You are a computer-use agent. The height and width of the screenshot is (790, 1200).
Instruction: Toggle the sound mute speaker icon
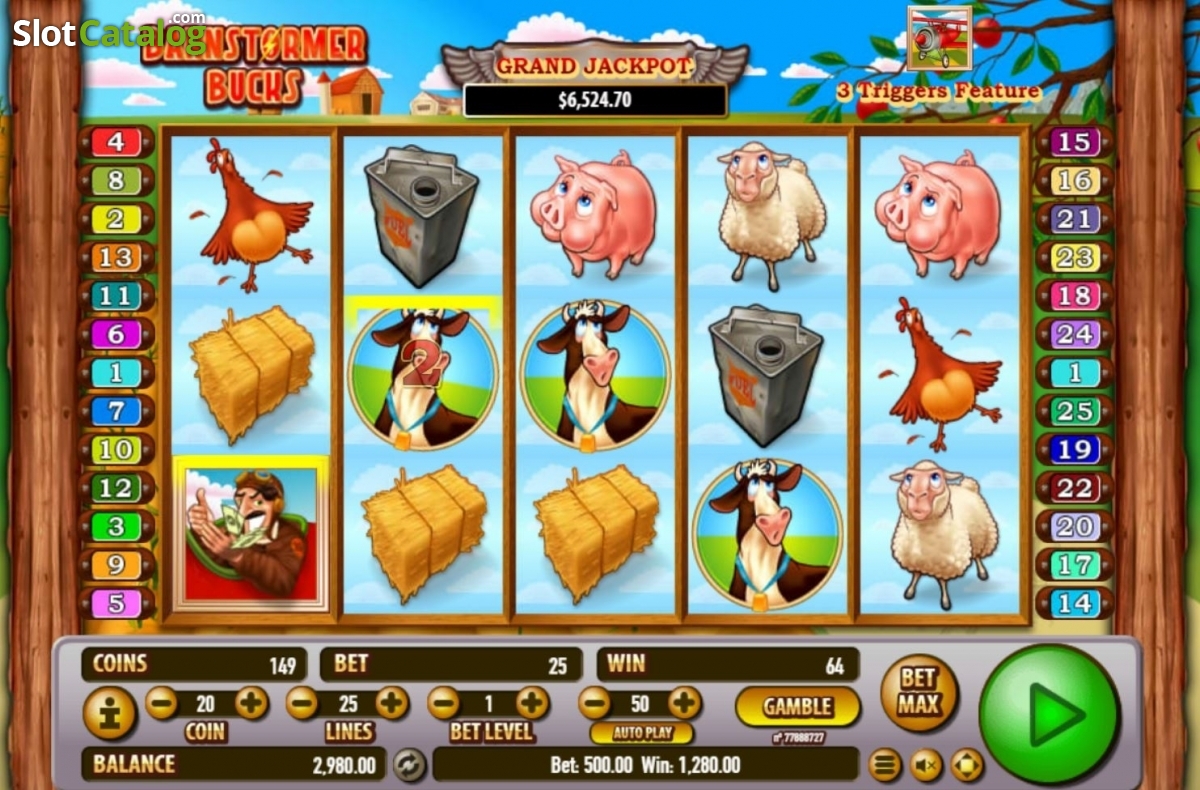point(925,766)
